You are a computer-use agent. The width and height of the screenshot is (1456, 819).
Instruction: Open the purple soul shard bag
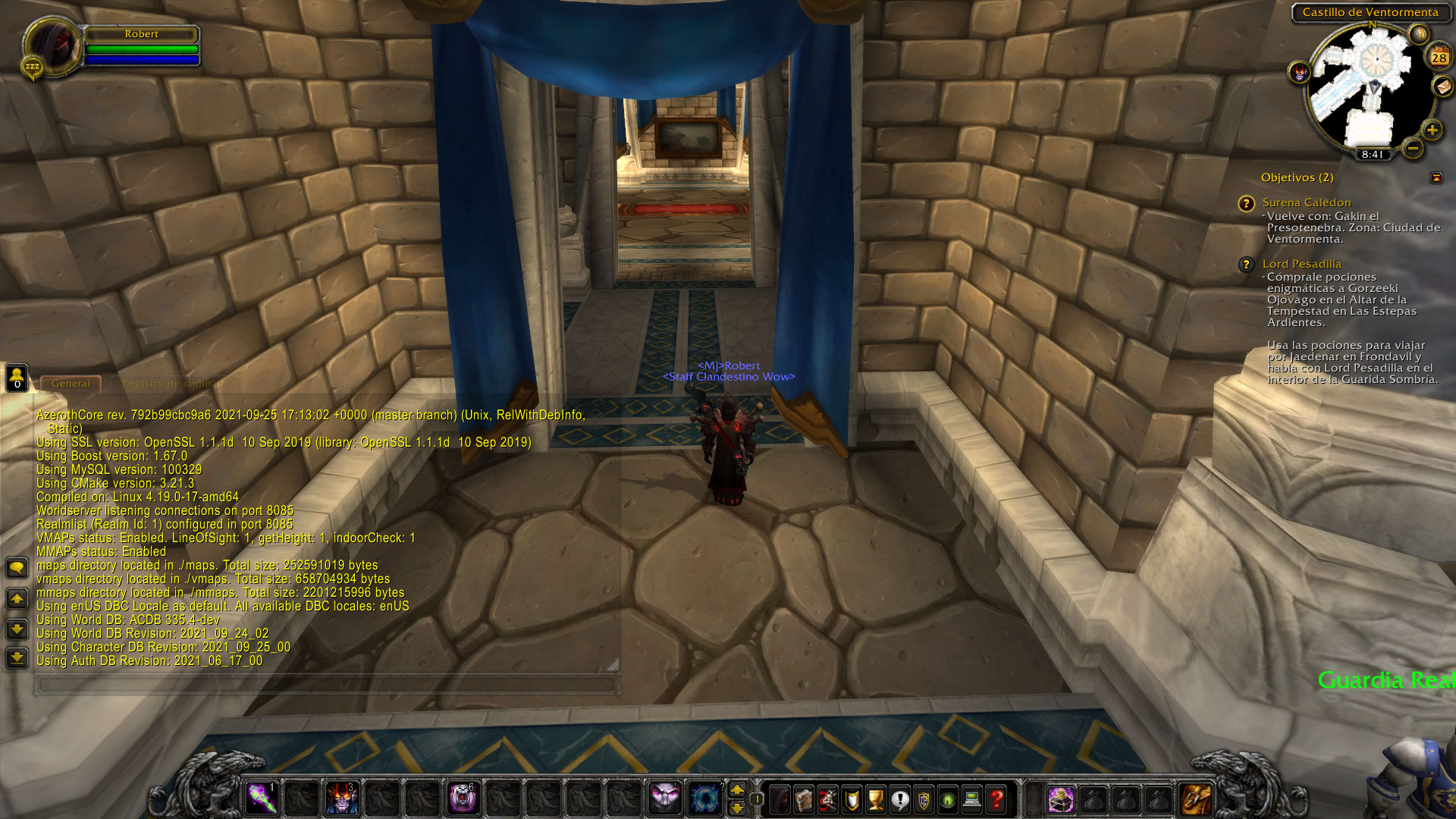click(1059, 799)
